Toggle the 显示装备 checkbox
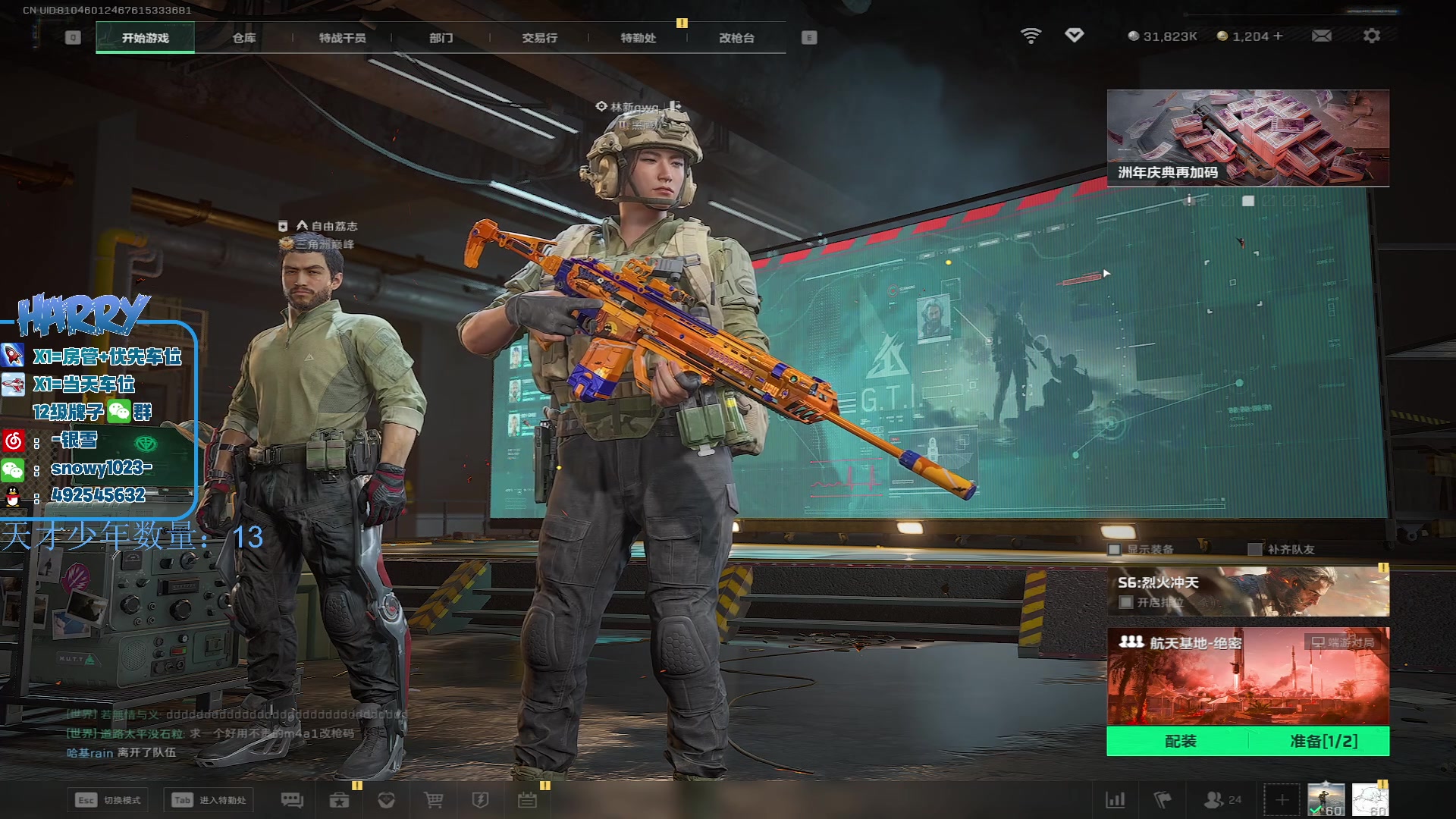 1115,549
